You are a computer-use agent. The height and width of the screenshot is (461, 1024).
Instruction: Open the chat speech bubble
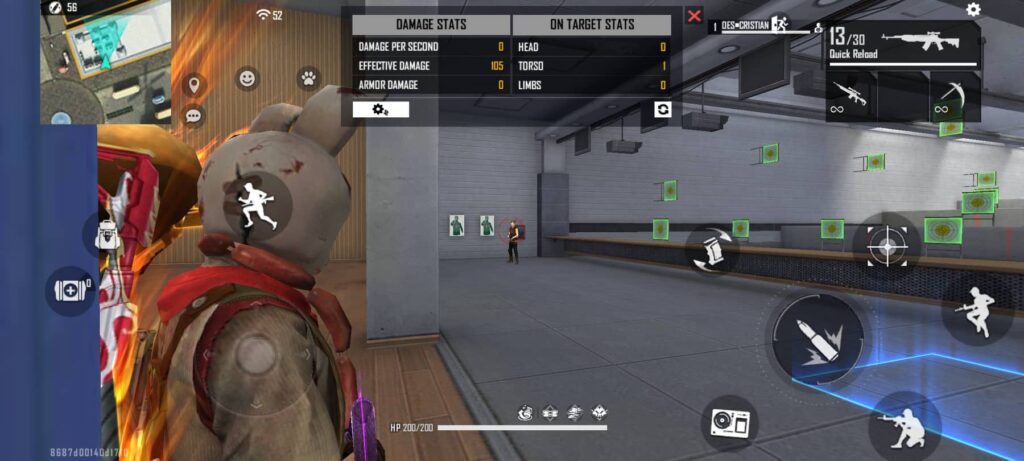click(x=193, y=116)
